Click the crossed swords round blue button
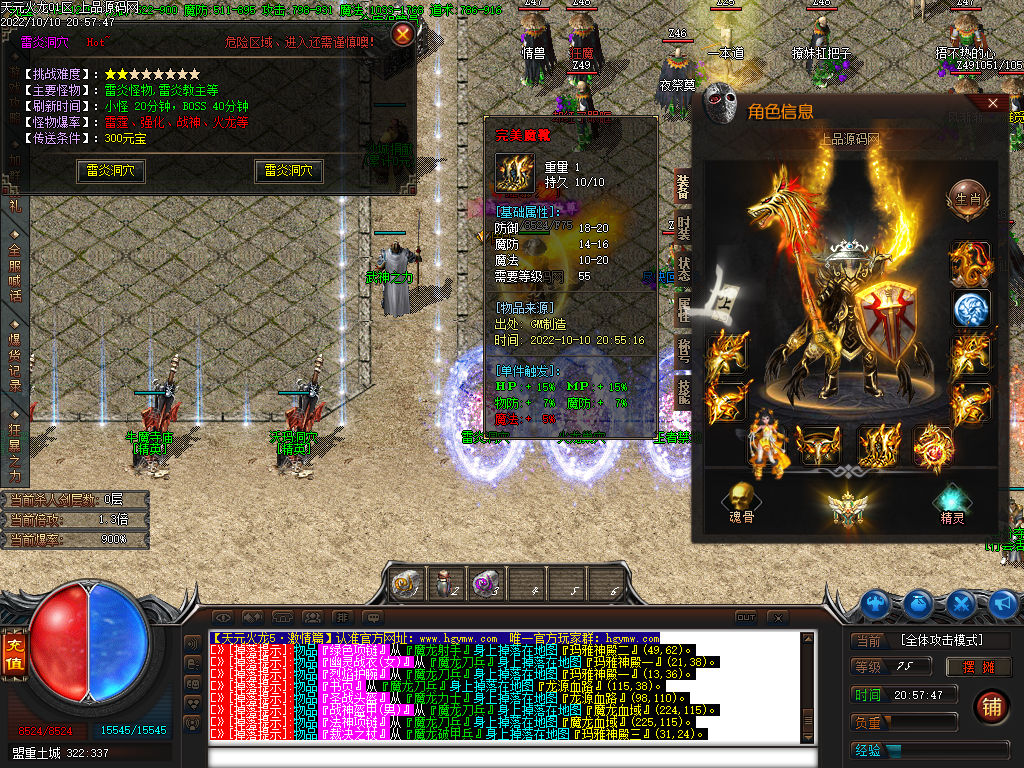This screenshot has width=1024, height=768. tap(961, 604)
